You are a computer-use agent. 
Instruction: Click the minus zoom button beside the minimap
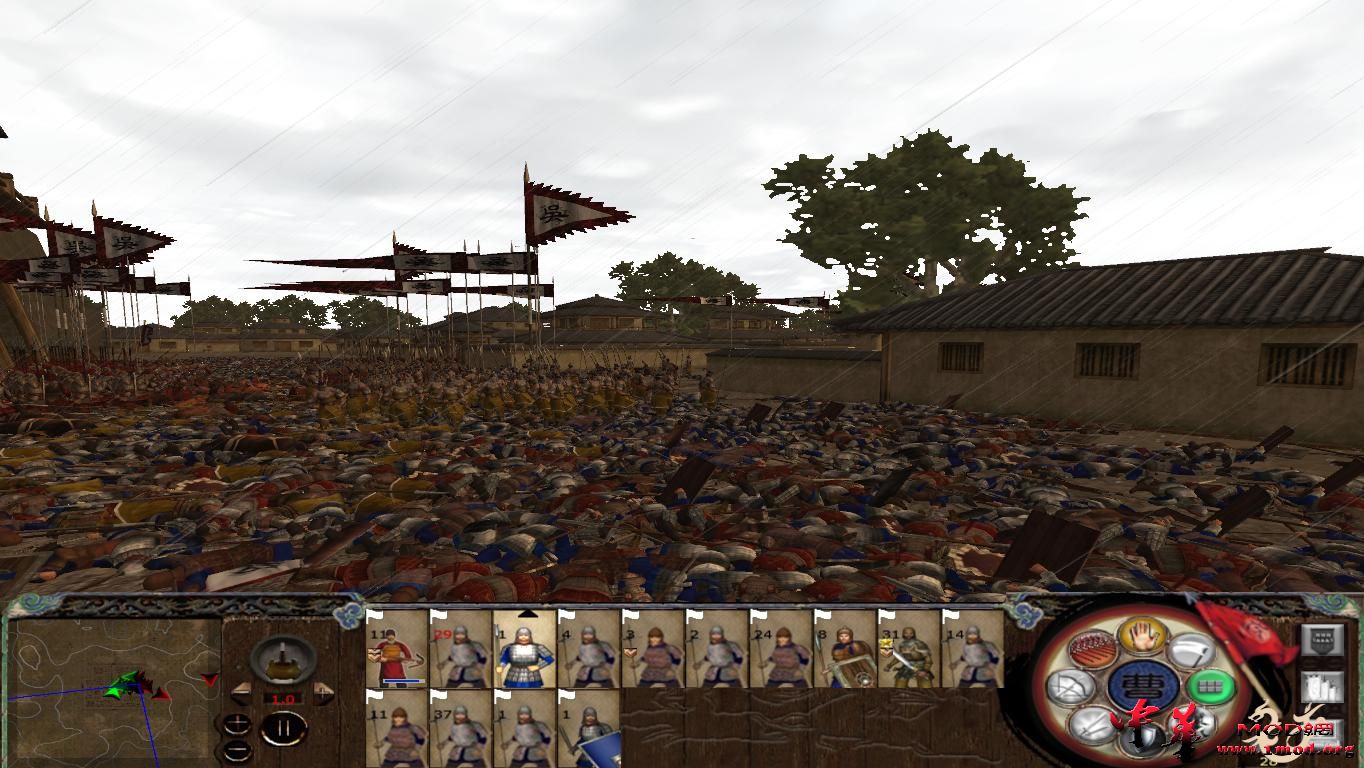(x=237, y=749)
